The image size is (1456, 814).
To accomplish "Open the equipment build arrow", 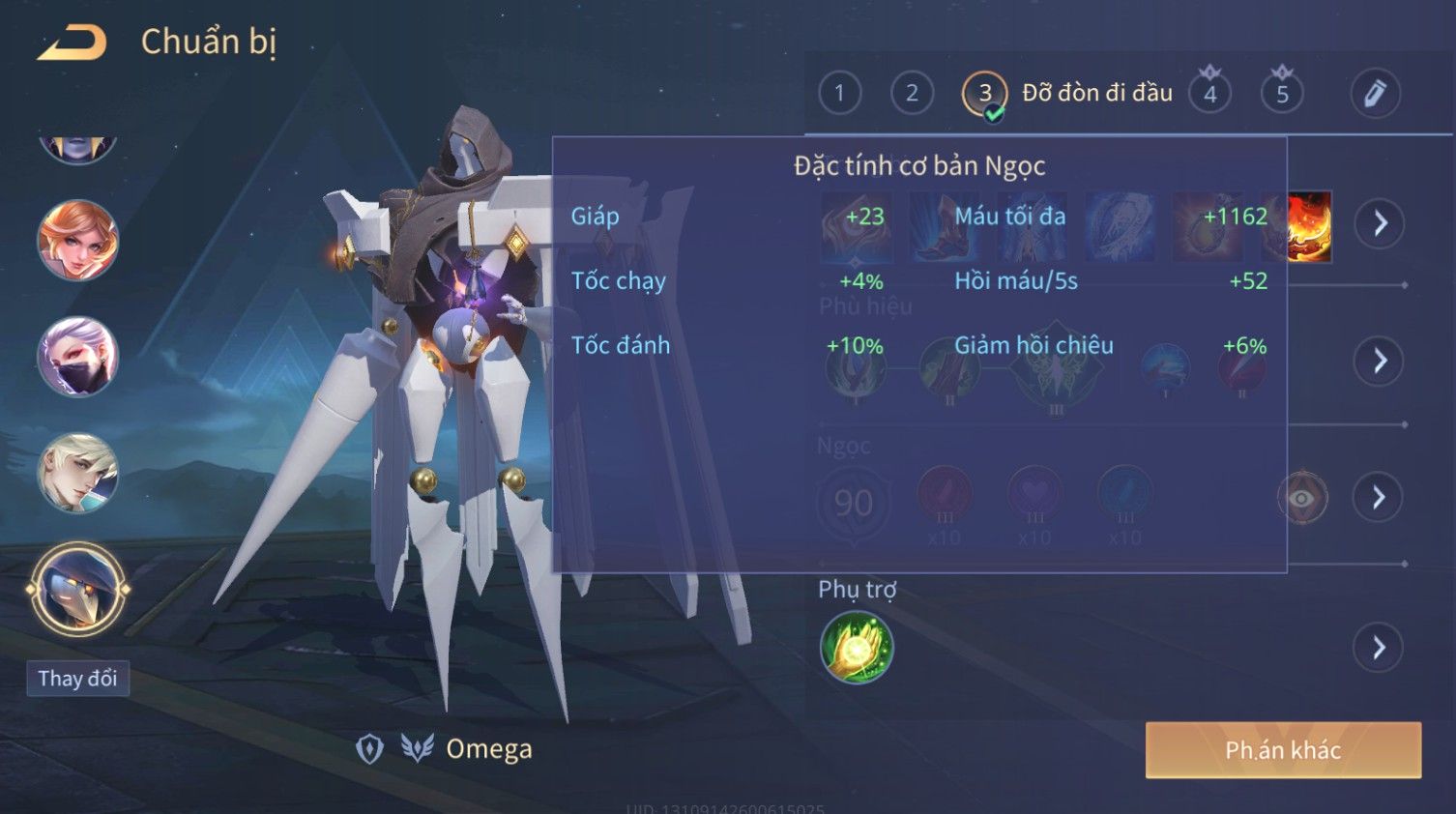I will (1380, 223).
